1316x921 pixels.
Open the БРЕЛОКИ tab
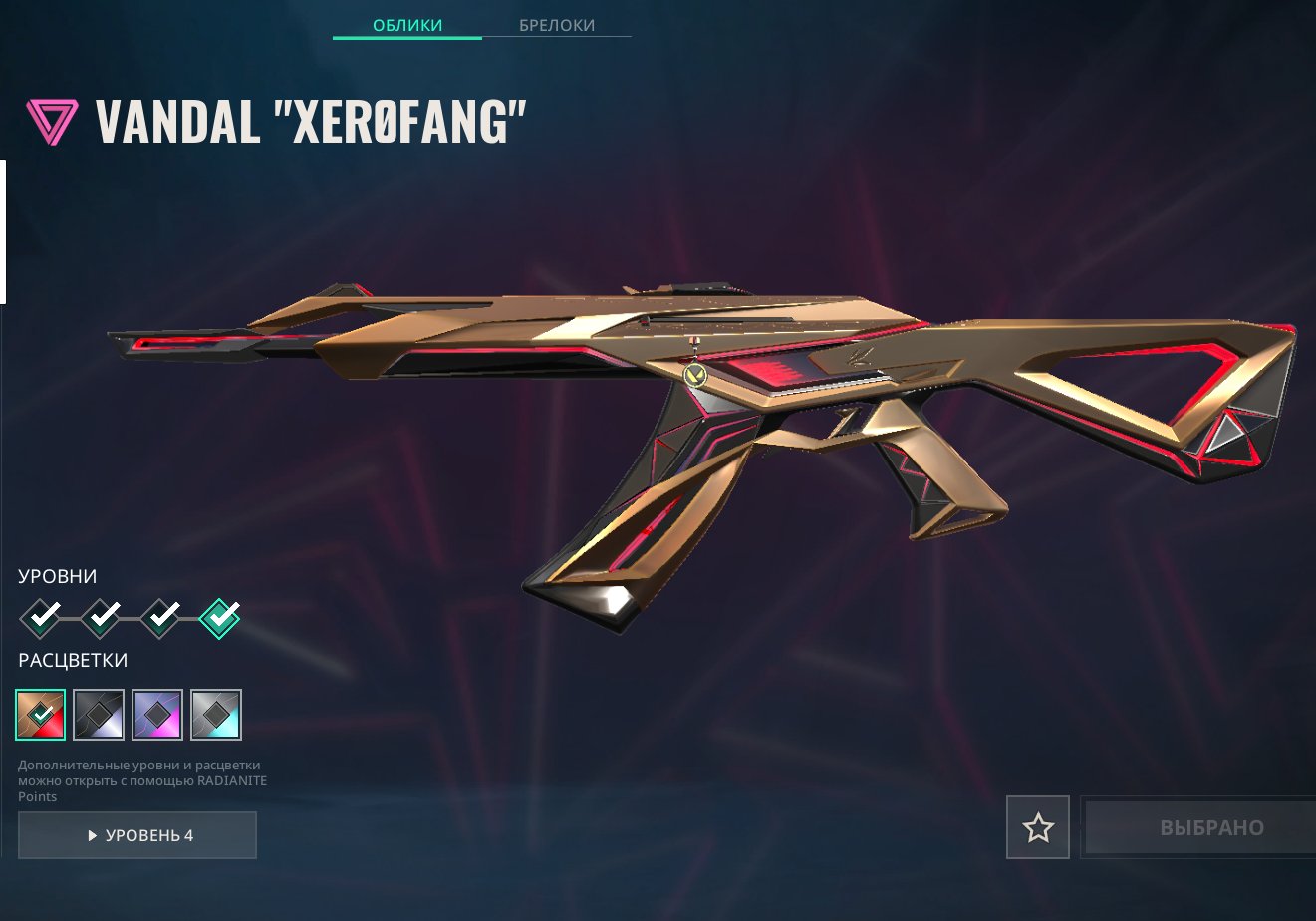click(556, 25)
